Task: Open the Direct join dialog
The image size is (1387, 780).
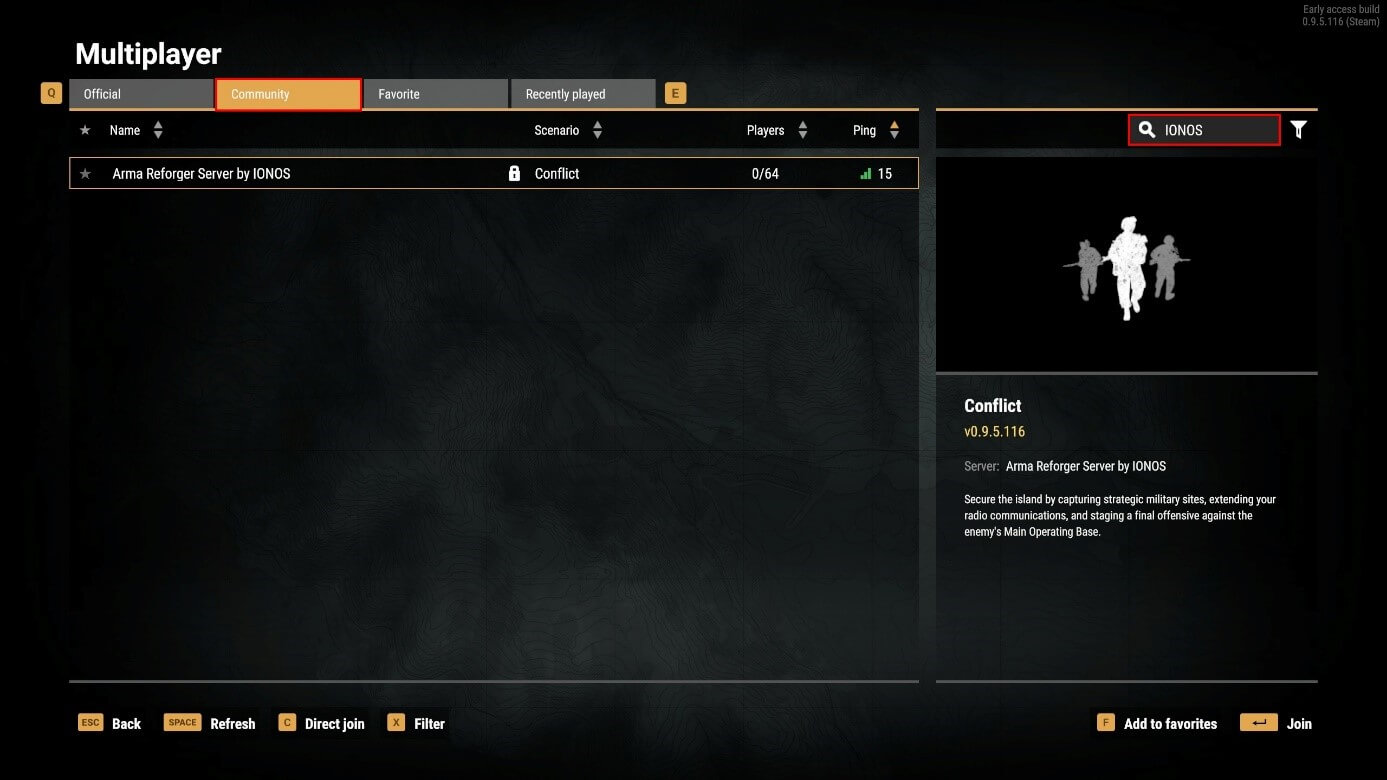Action: click(x=321, y=723)
